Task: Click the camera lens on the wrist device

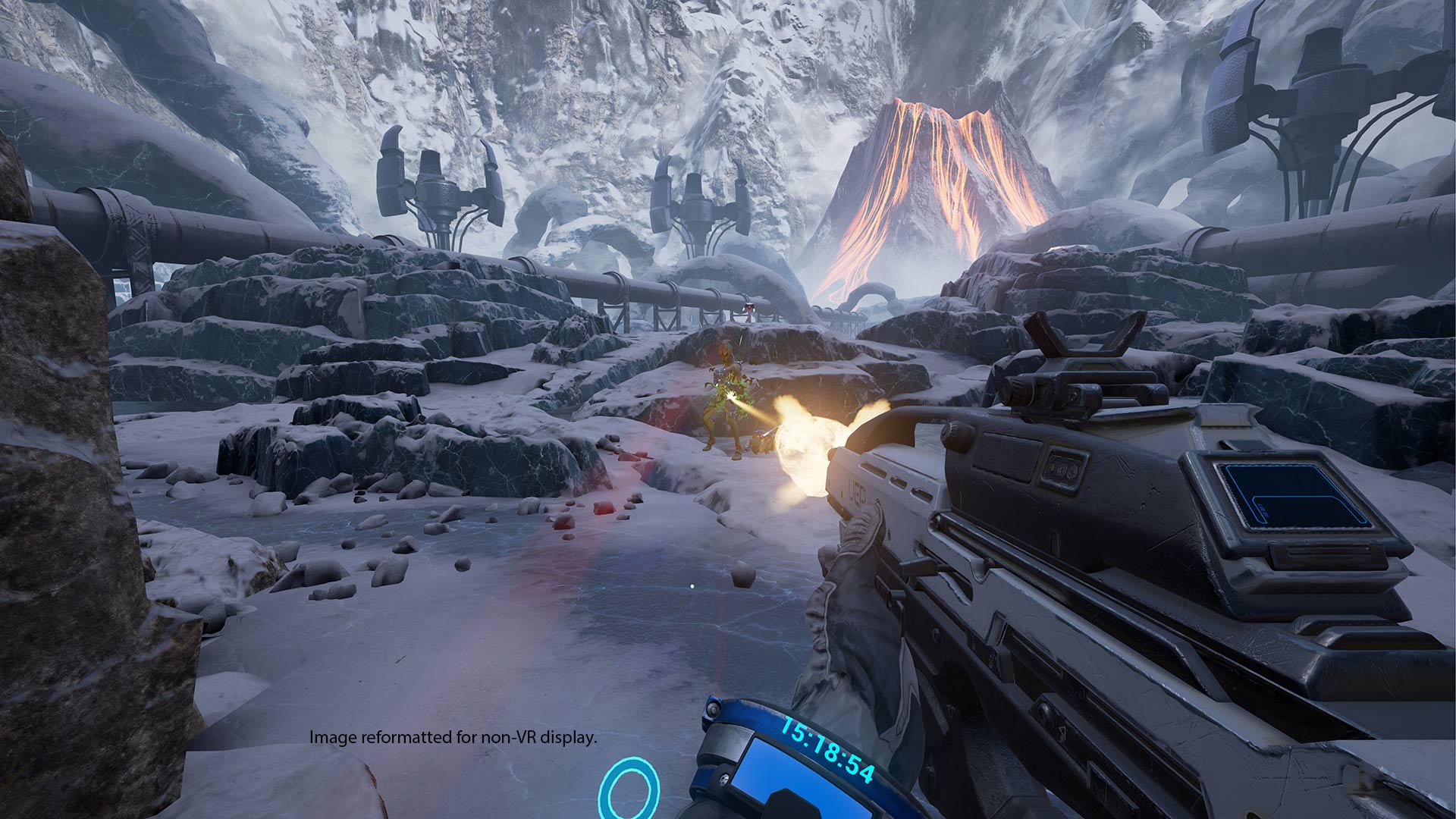Action: (711, 711)
